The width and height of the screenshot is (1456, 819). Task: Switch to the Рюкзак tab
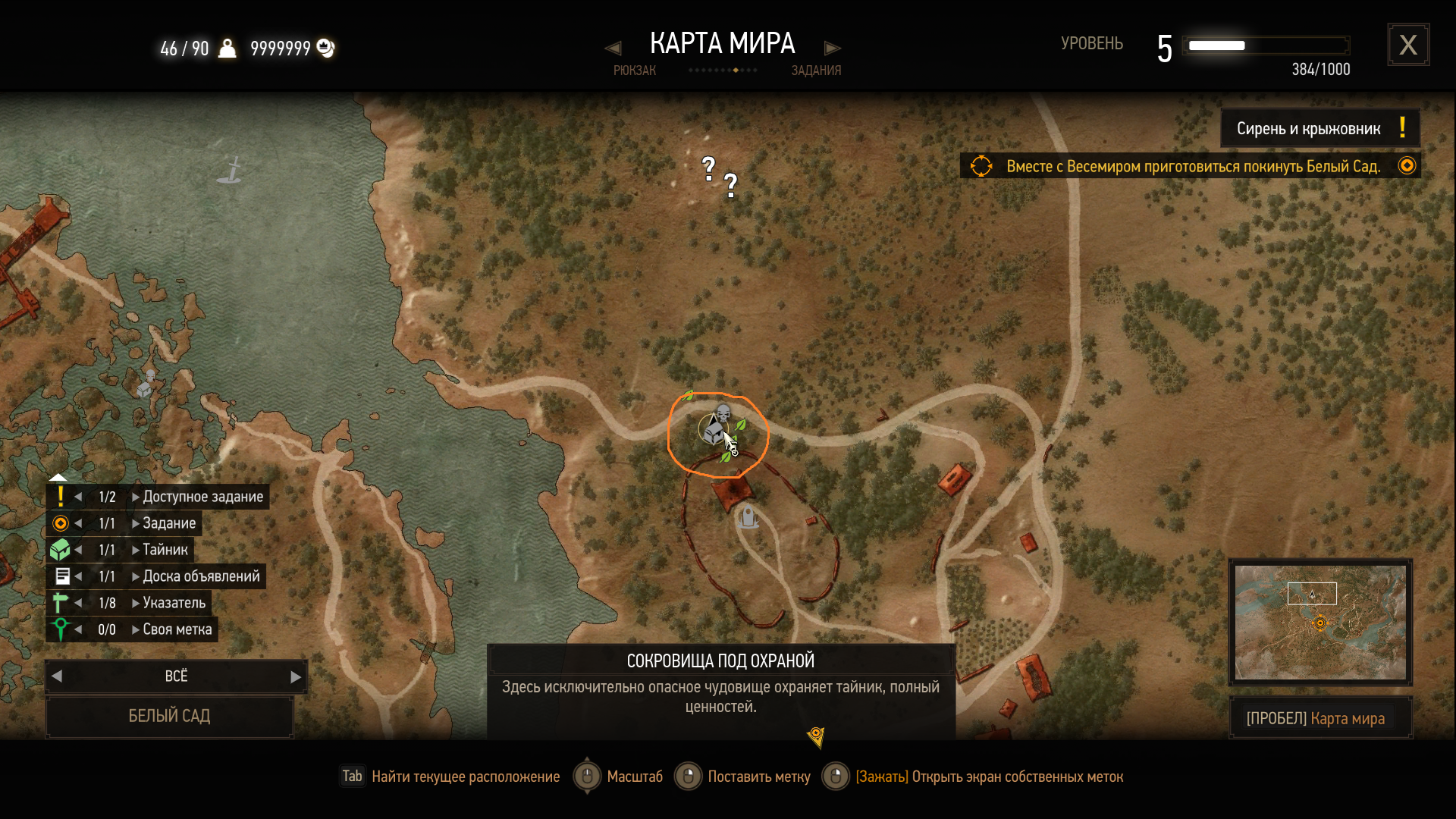pyautogui.click(x=634, y=70)
